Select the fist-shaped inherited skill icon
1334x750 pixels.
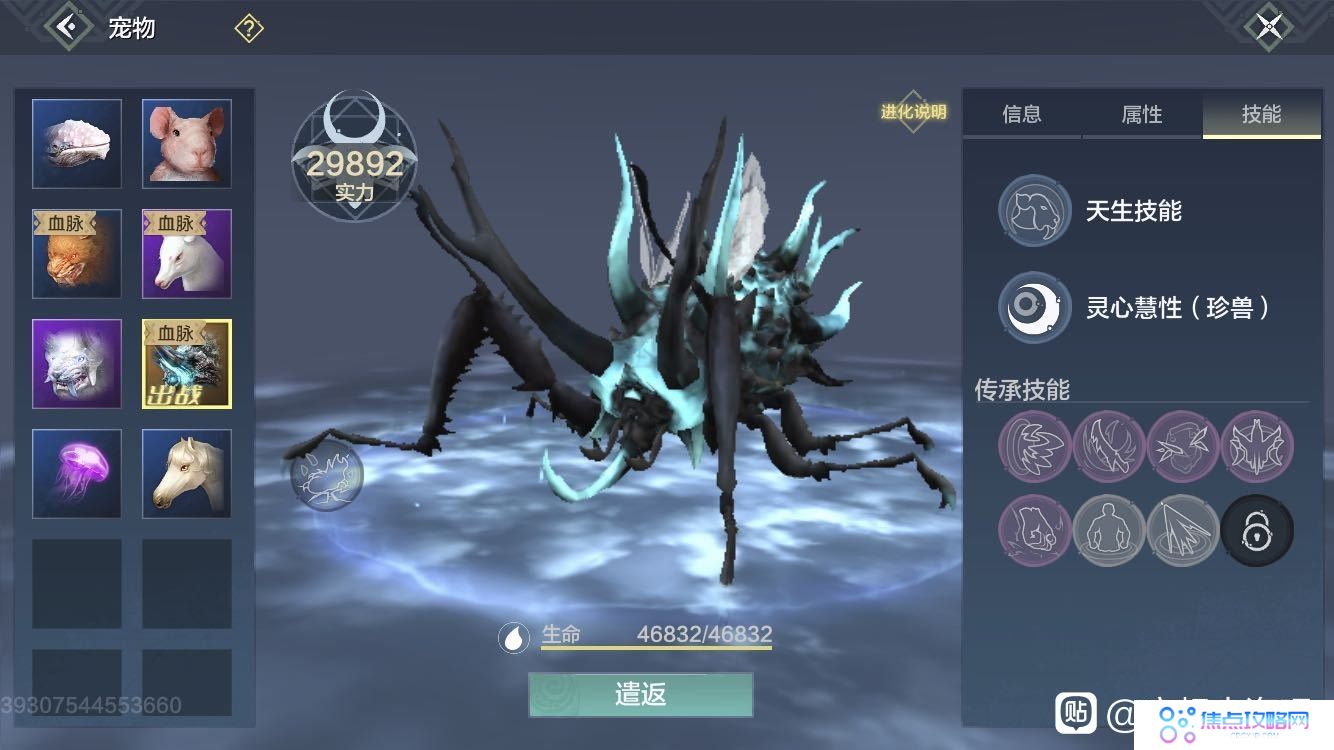coord(1034,531)
